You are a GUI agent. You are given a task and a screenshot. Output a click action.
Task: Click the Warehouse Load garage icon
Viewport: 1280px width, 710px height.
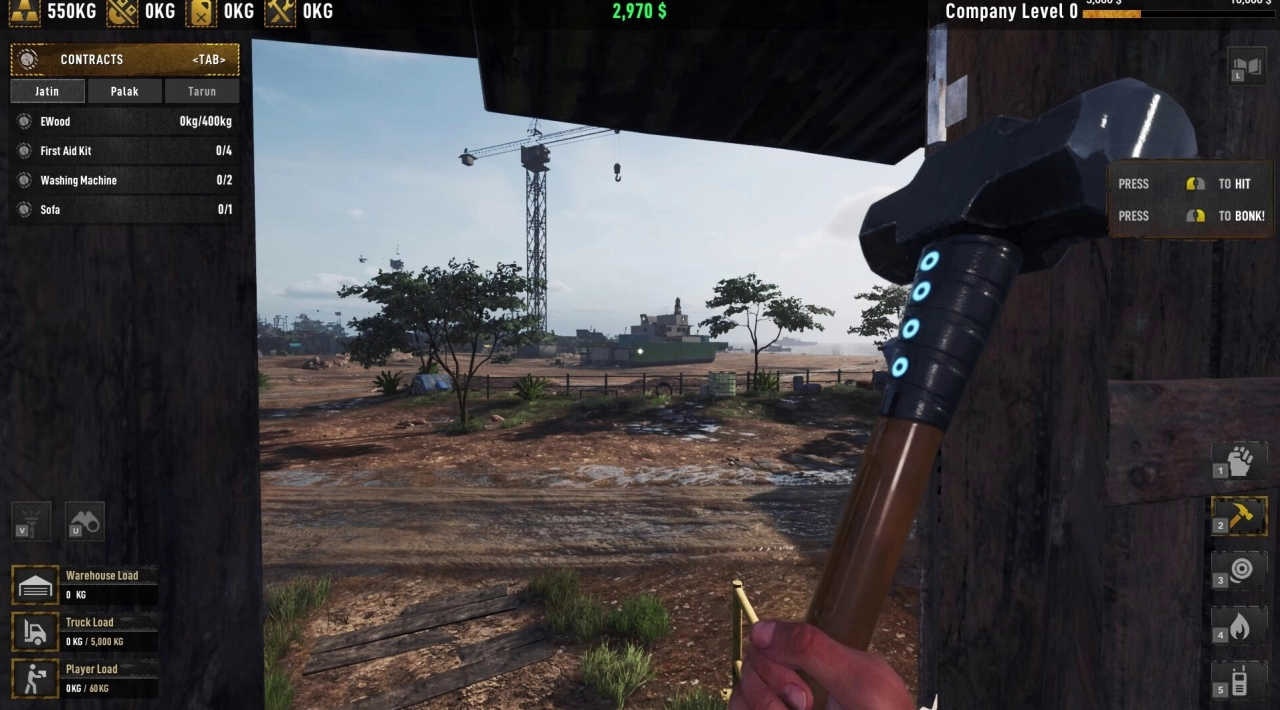coord(35,585)
